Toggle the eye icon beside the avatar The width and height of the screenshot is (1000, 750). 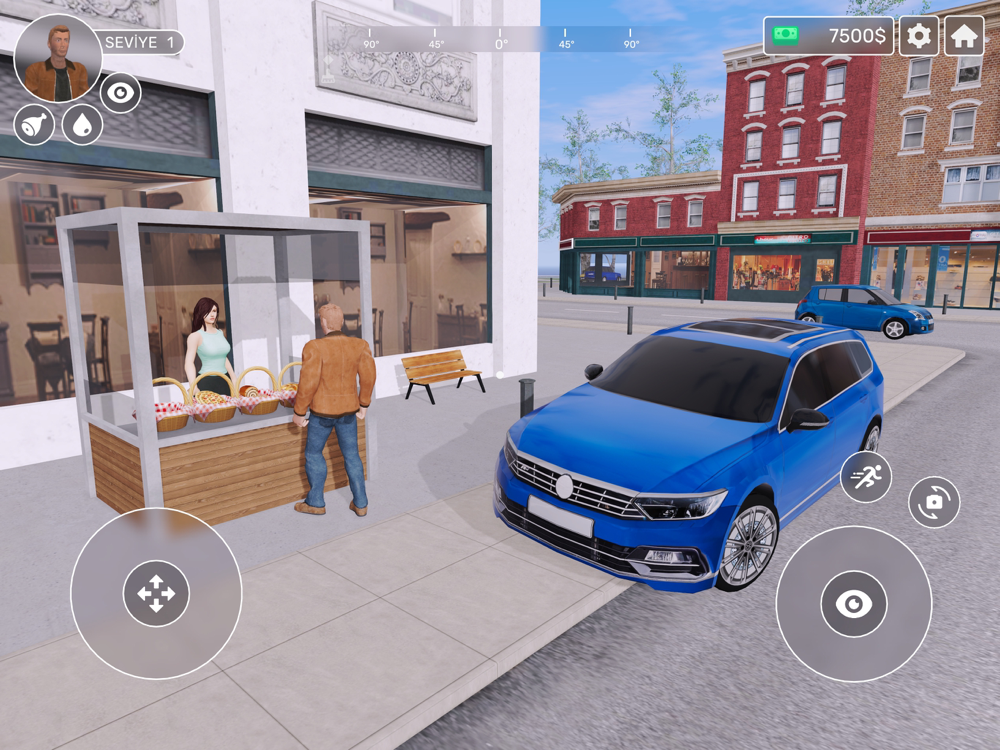coord(121,93)
